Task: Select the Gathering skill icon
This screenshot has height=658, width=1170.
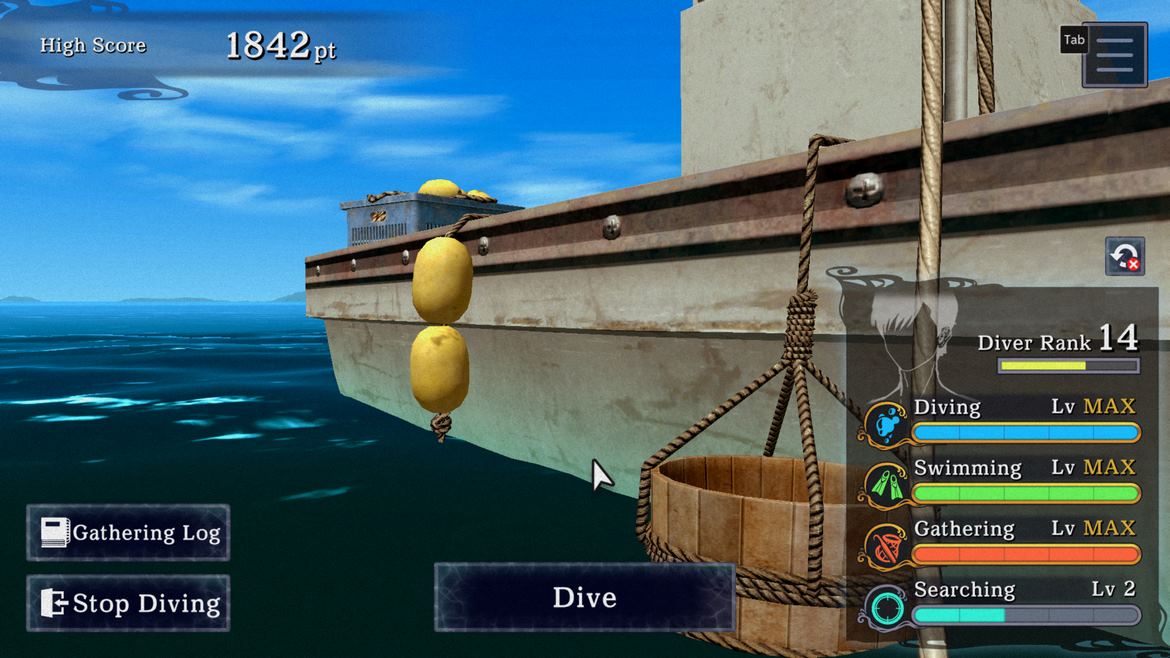Action: click(885, 545)
